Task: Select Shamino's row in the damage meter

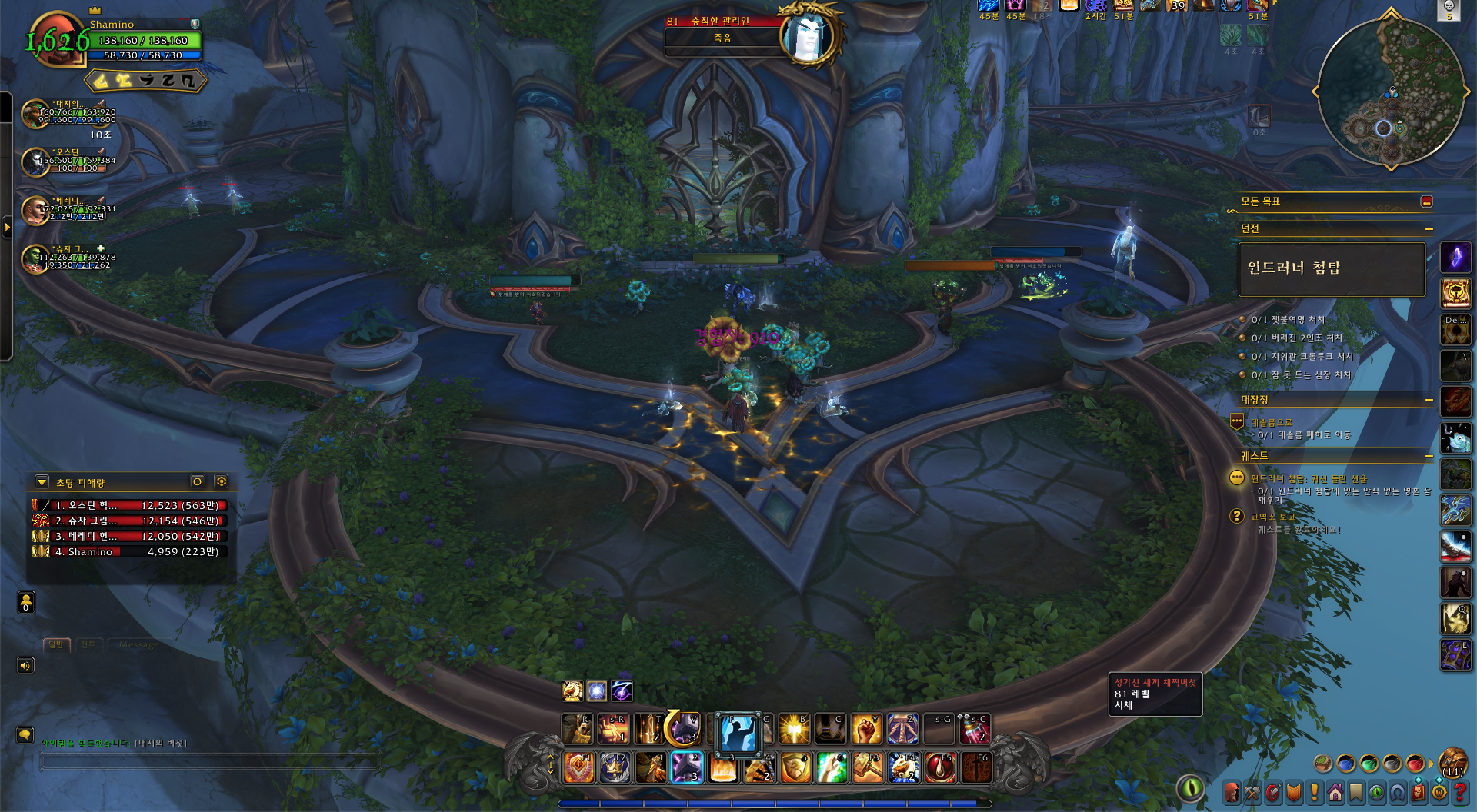Action: coord(128,551)
